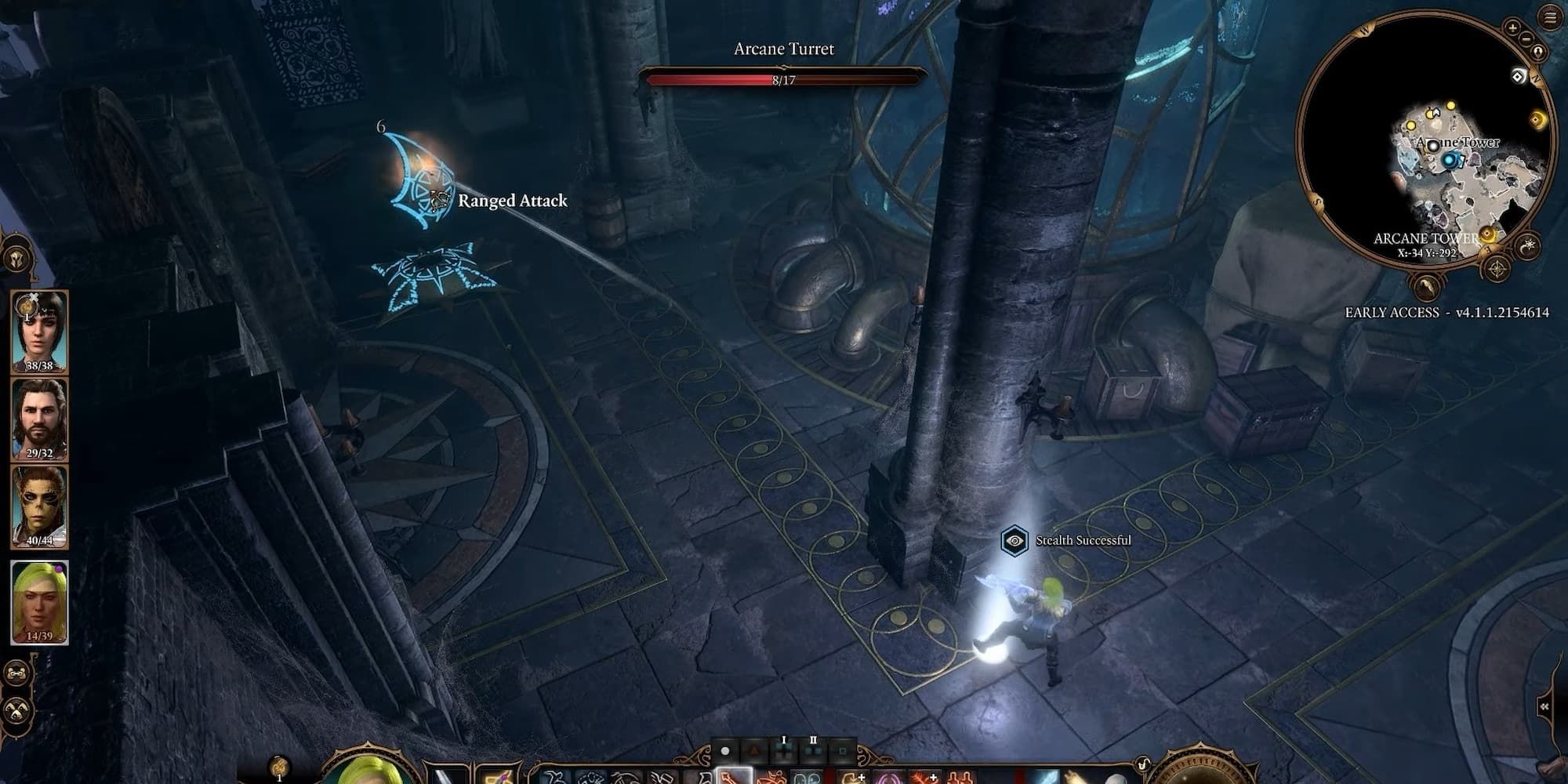Screen dimensions: 1568x784
Task: Click the inspiration icon above Shadowheart's portrait
Action: coord(27,307)
